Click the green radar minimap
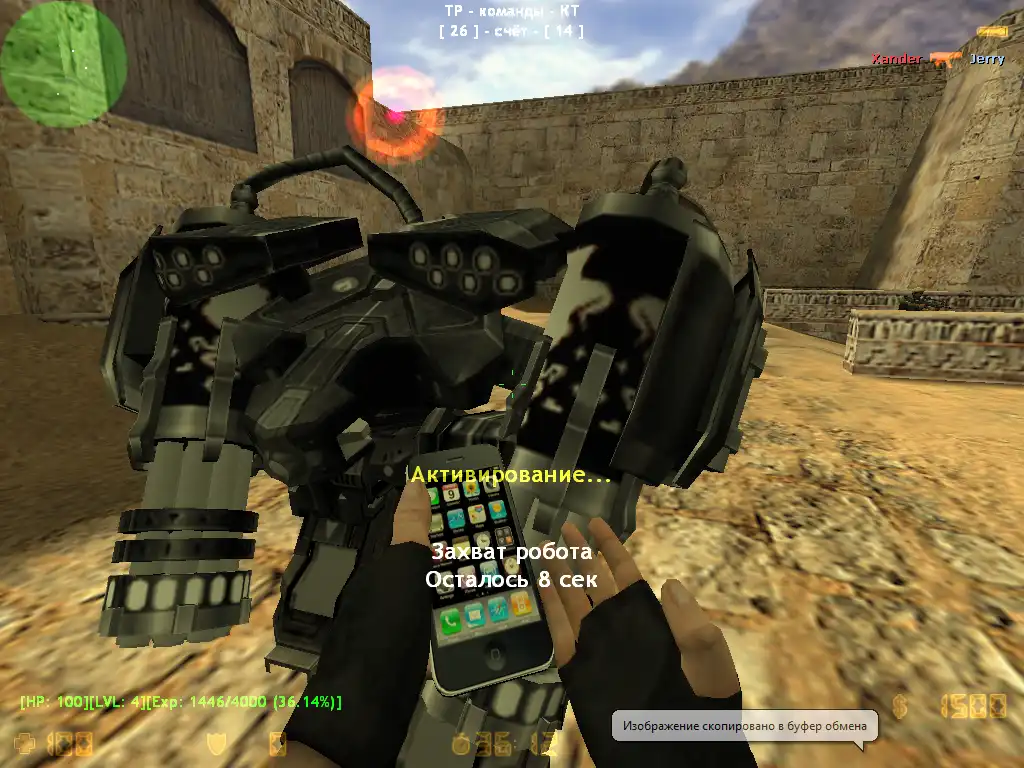 pos(63,64)
